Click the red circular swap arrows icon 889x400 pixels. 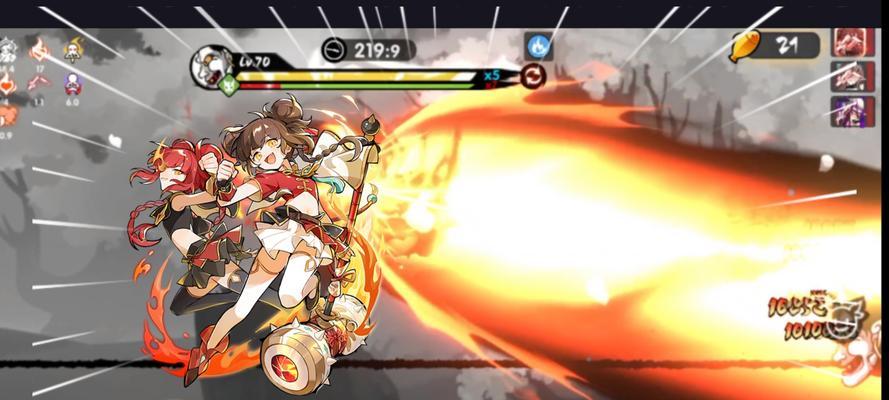click(x=532, y=76)
